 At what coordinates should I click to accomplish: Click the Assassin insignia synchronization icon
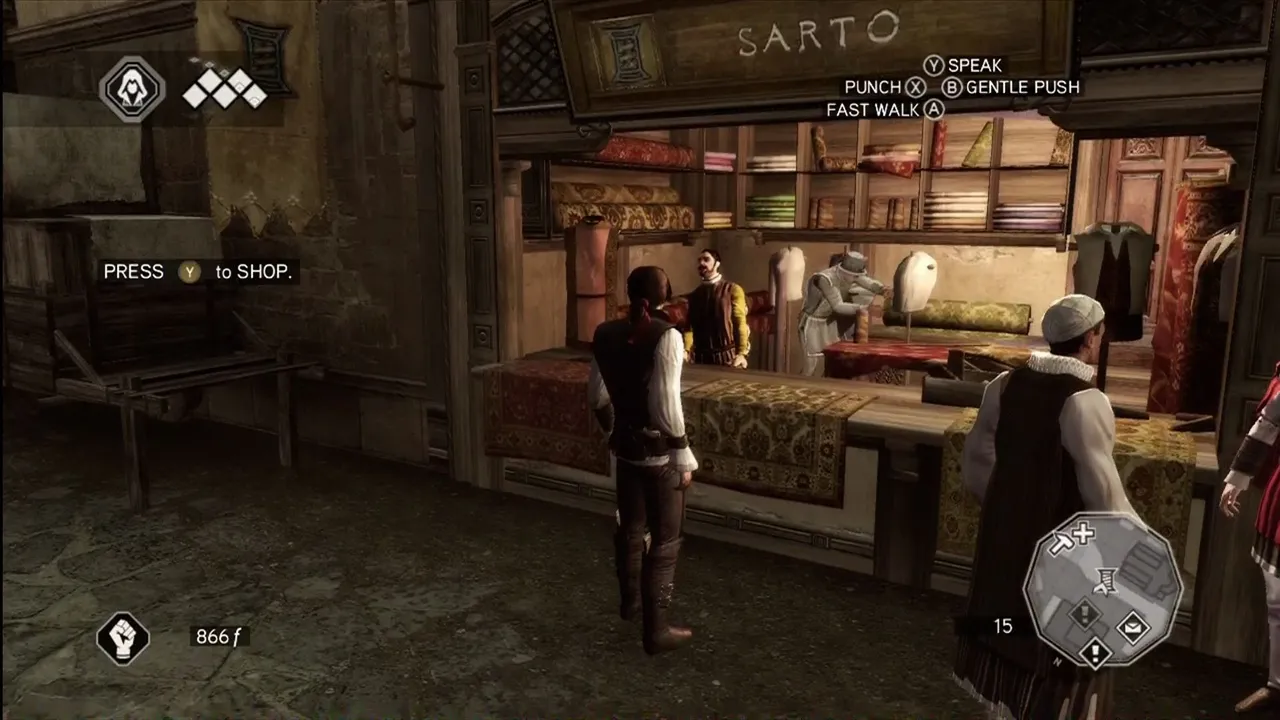click(132, 89)
